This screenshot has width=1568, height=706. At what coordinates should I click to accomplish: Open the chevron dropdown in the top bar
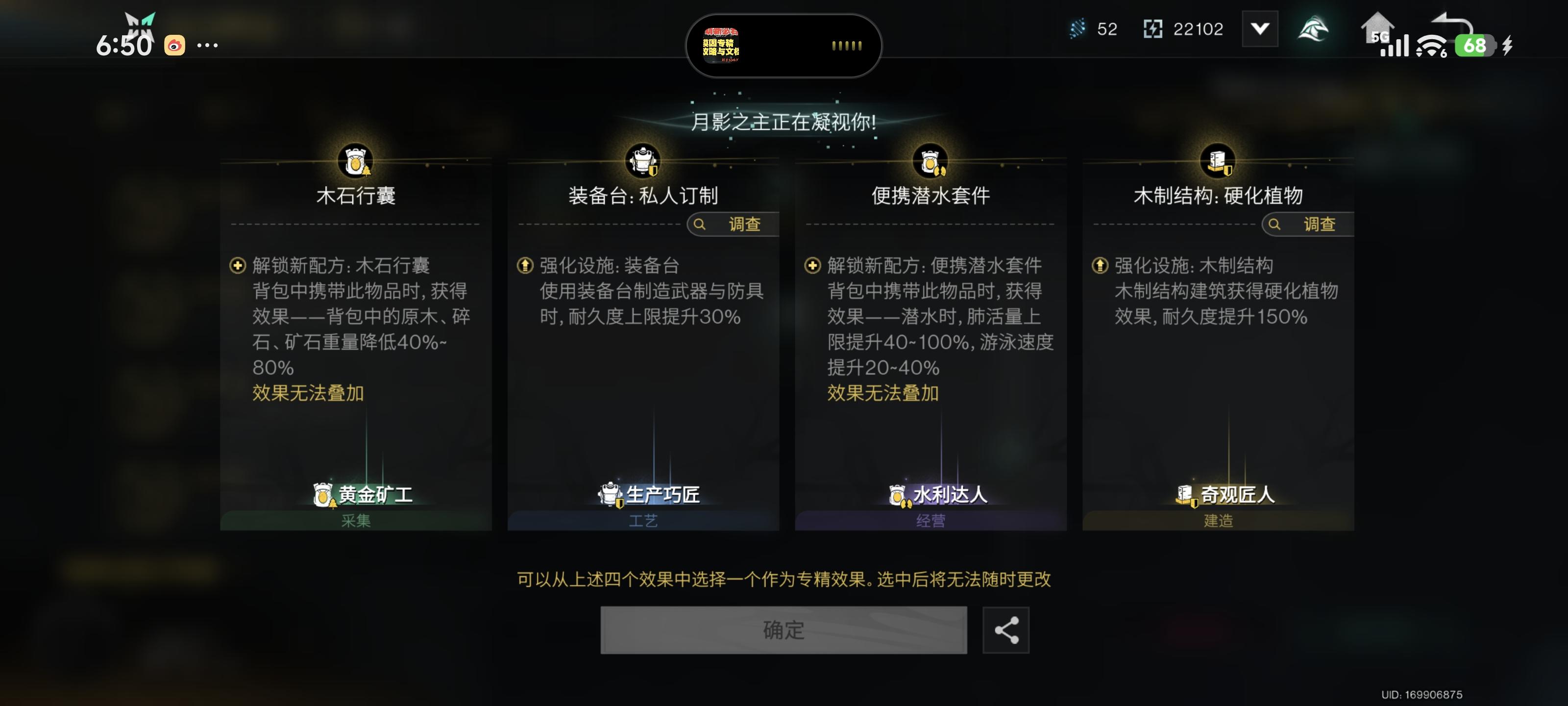pos(1260,28)
